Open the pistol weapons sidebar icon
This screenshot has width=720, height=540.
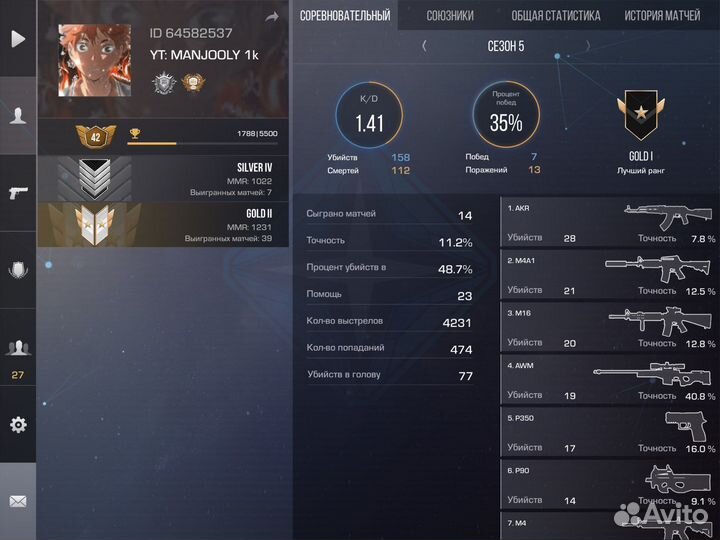pos(18,192)
